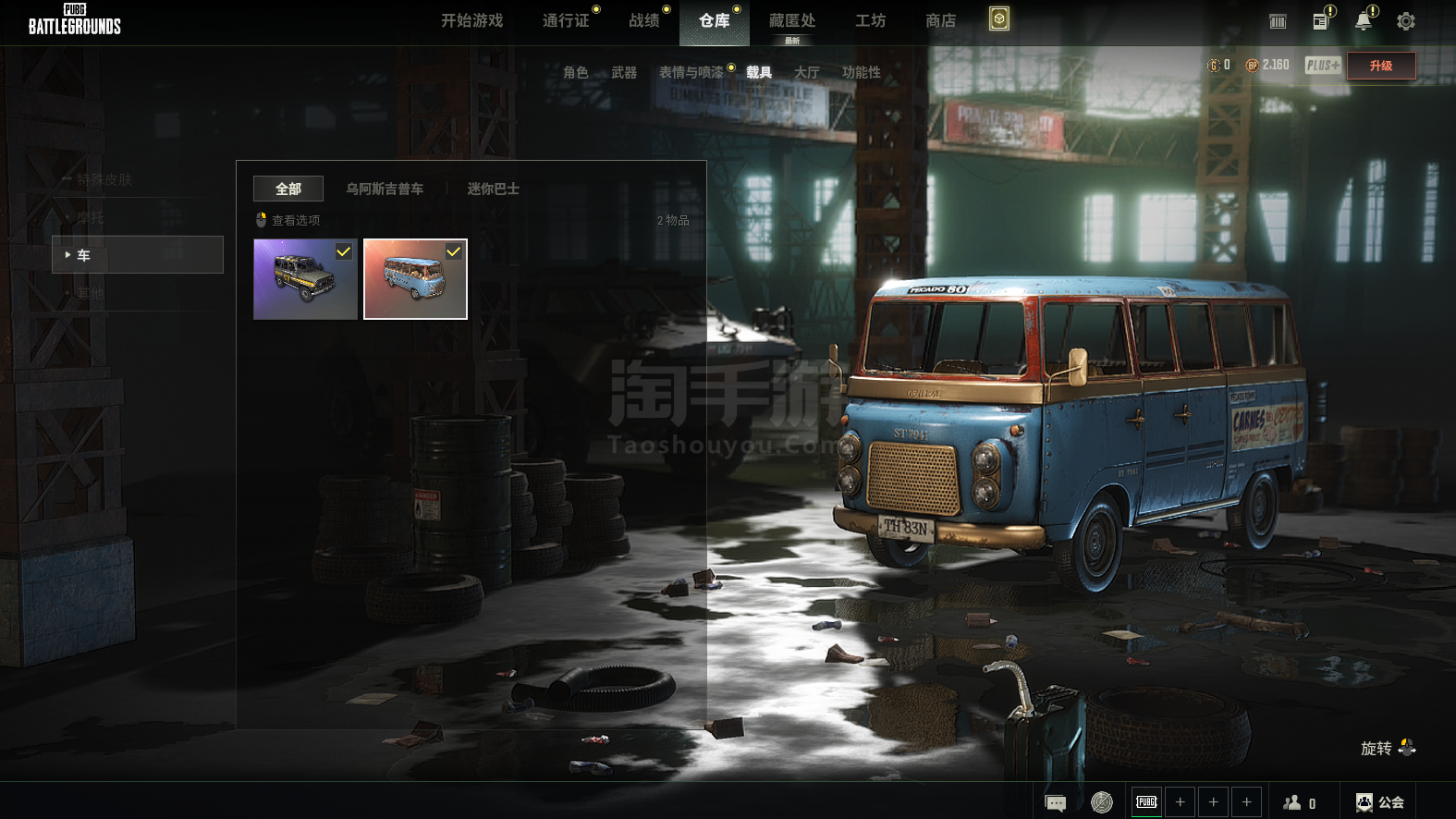This screenshot has width=1456, height=819.
Task: Open the 工坊 workshop tab
Action: point(870,20)
